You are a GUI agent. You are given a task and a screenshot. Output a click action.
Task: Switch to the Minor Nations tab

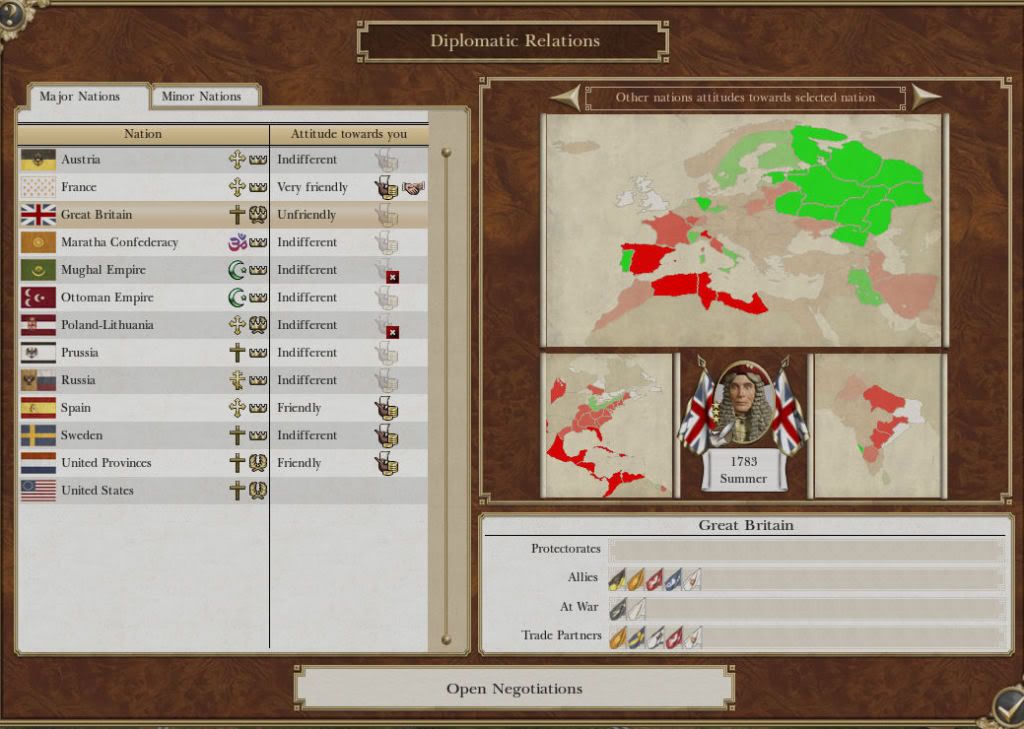[x=201, y=97]
